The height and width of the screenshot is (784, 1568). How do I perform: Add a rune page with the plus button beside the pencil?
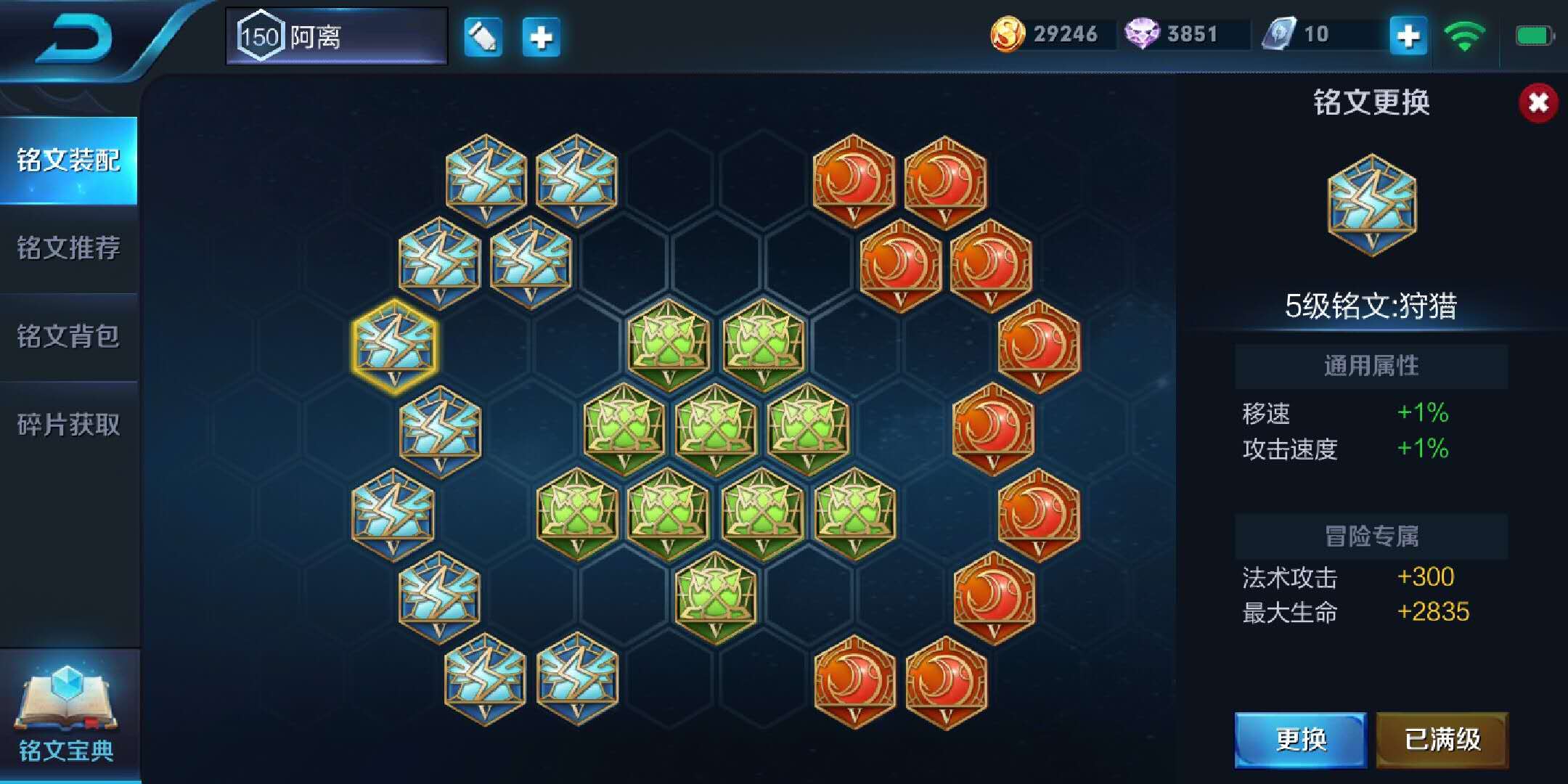542,36
